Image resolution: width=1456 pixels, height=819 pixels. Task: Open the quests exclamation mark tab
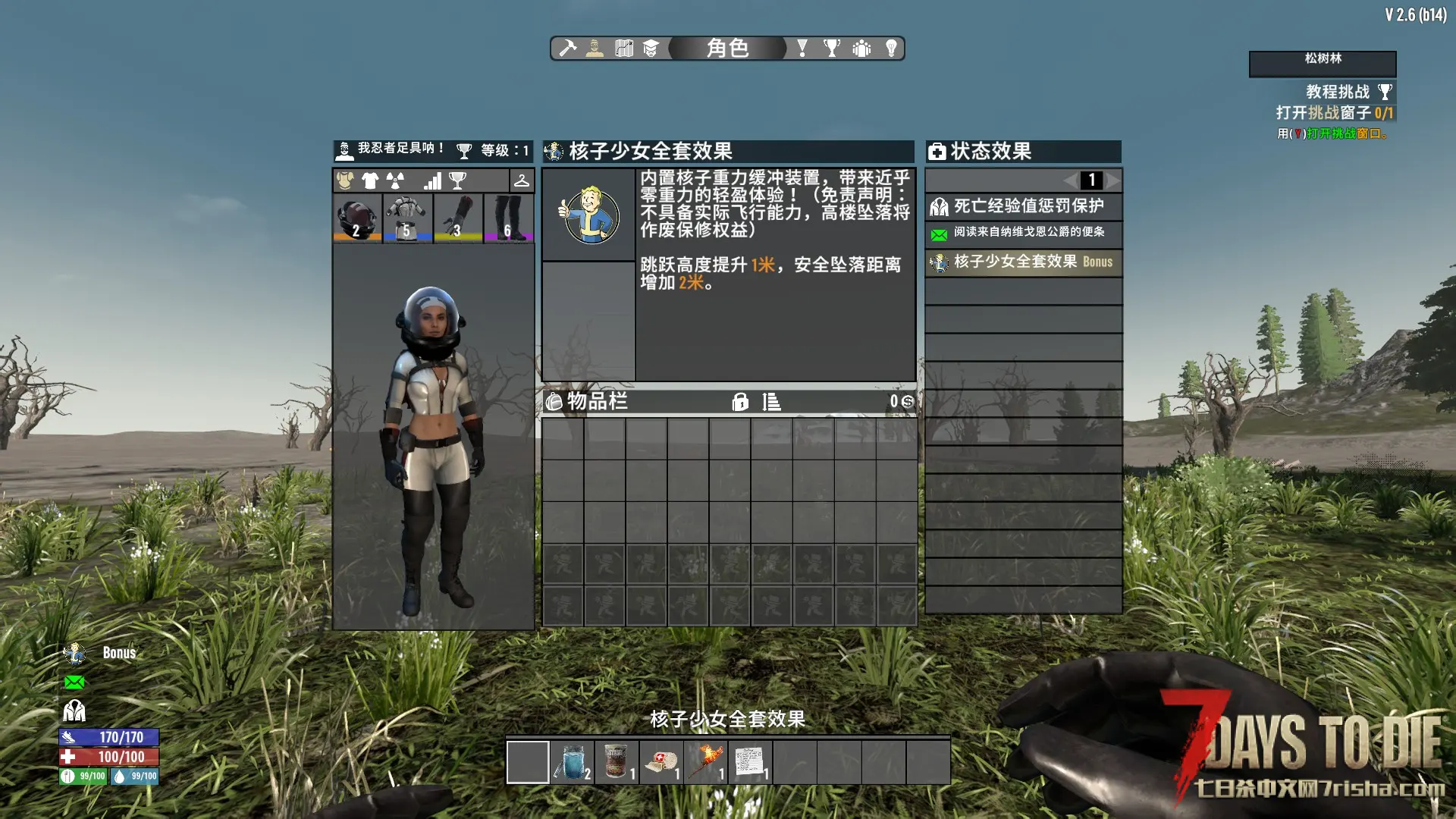coord(802,49)
